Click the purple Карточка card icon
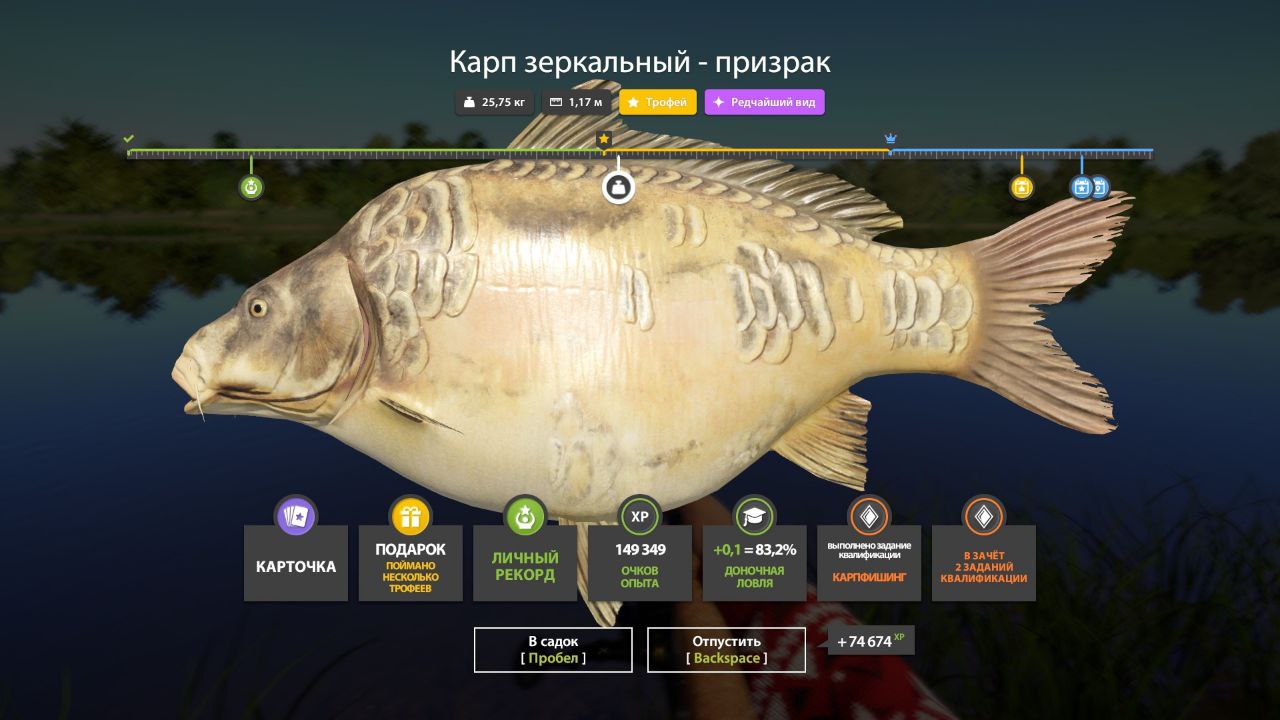1280x720 pixels. pyautogui.click(x=295, y=517)
